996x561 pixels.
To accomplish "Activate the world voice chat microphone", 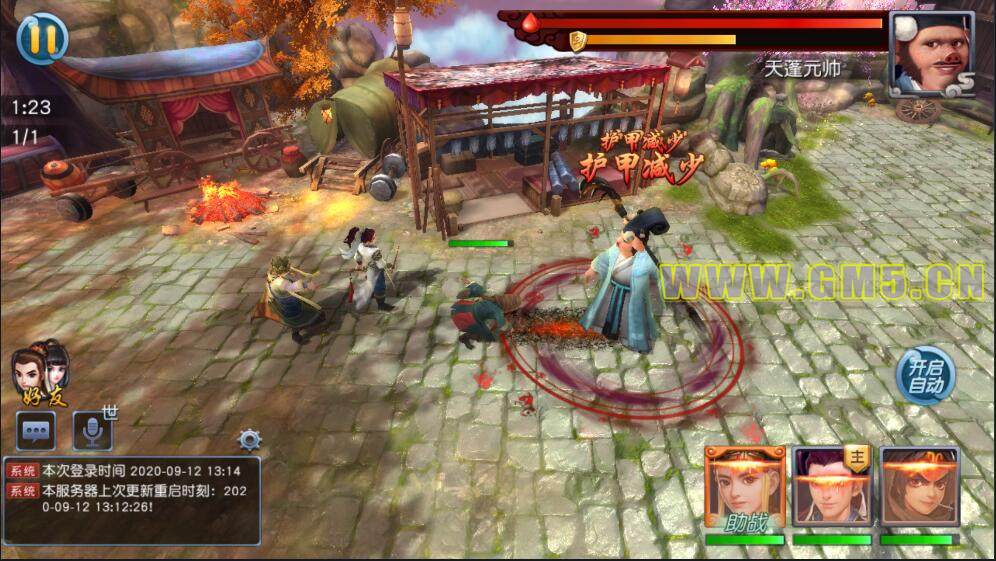I will [93, 431].
